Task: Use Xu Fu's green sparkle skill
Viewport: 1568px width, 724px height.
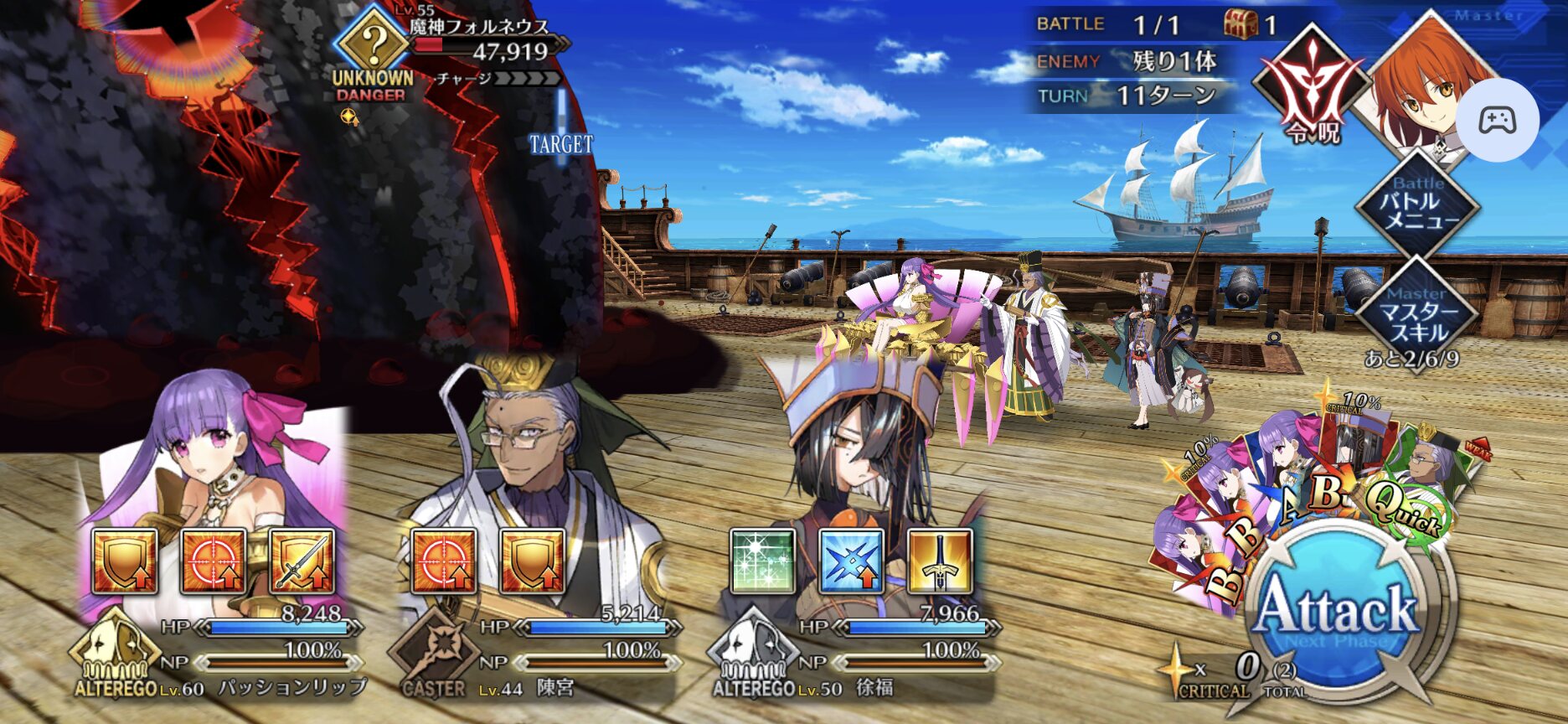Action: (761, 561)
